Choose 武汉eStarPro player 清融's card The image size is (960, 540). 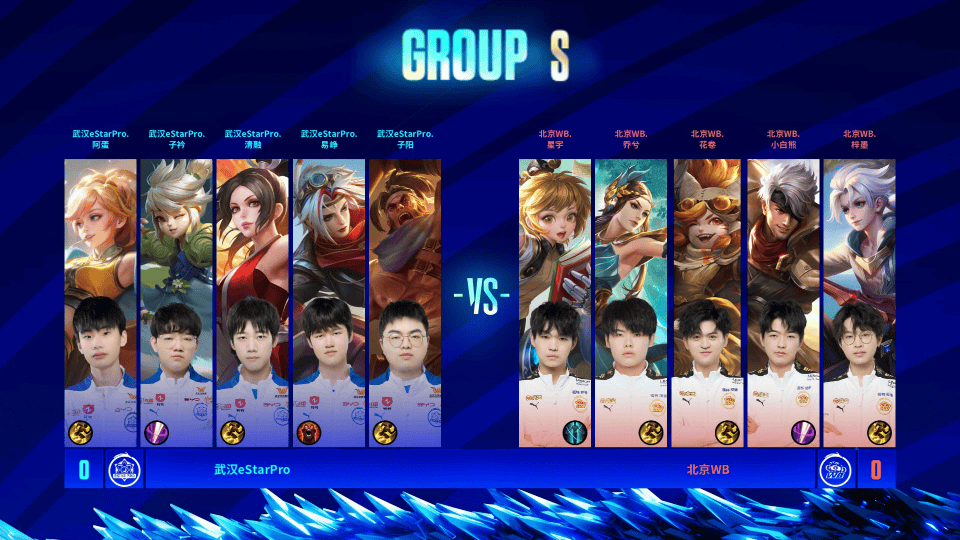[252, 300]
